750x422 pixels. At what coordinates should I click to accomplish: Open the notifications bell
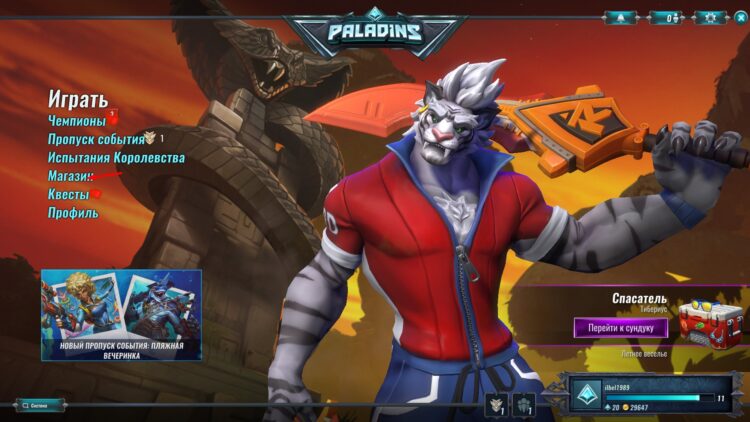(619, 18)
